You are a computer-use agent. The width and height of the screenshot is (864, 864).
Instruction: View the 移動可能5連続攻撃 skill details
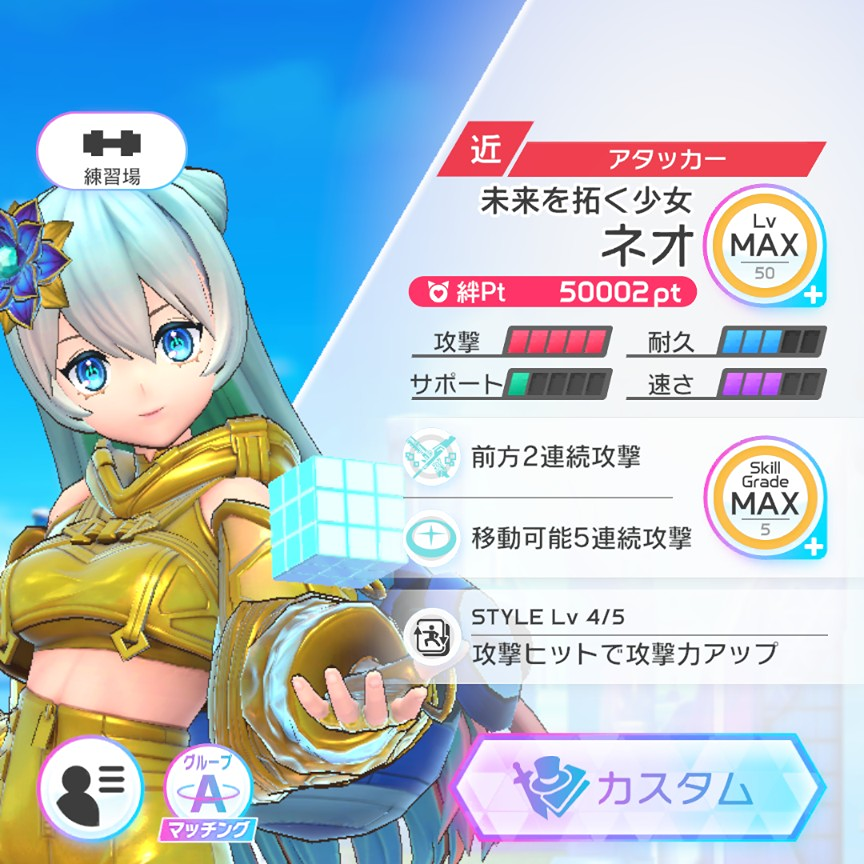[580, 539]
